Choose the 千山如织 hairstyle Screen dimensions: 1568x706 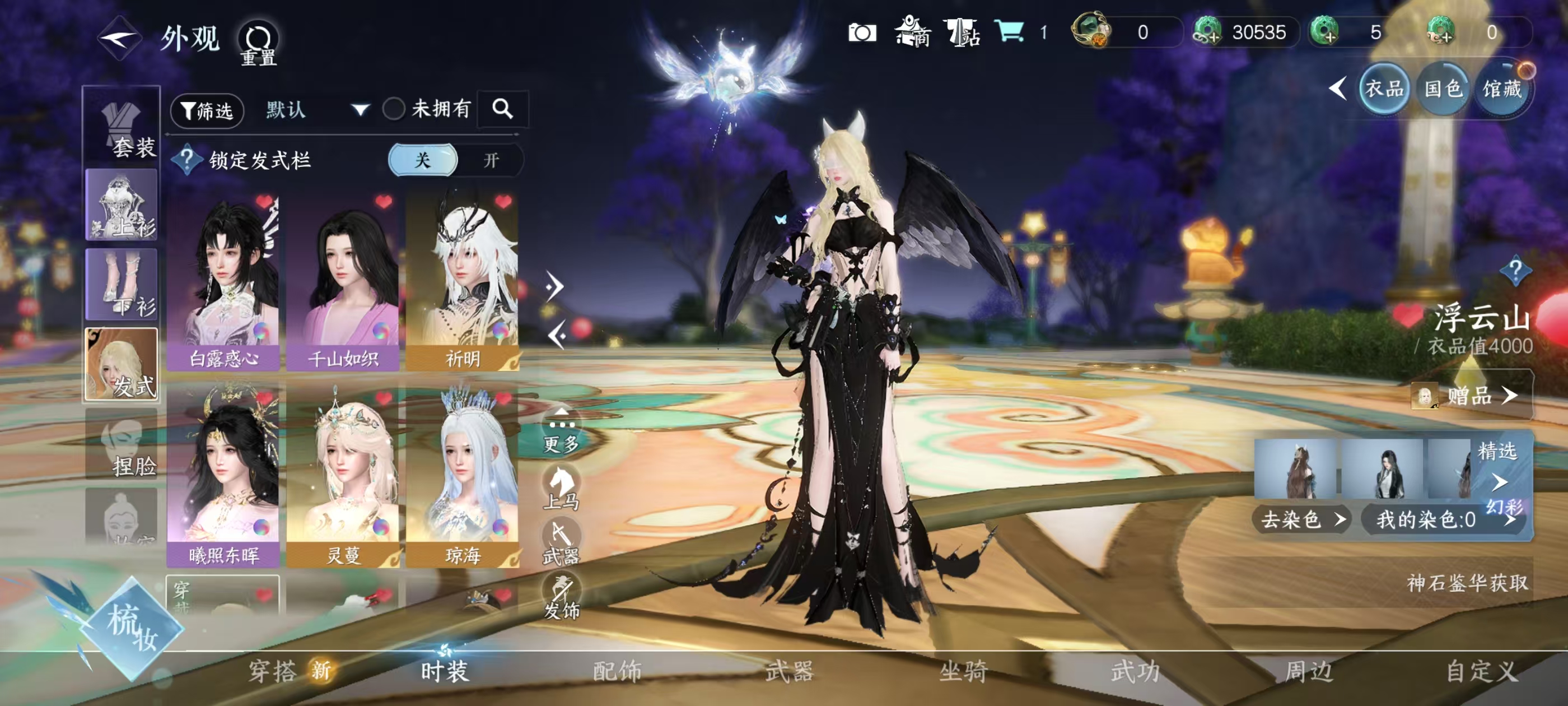pyautogui.click(x=342, y=281)
